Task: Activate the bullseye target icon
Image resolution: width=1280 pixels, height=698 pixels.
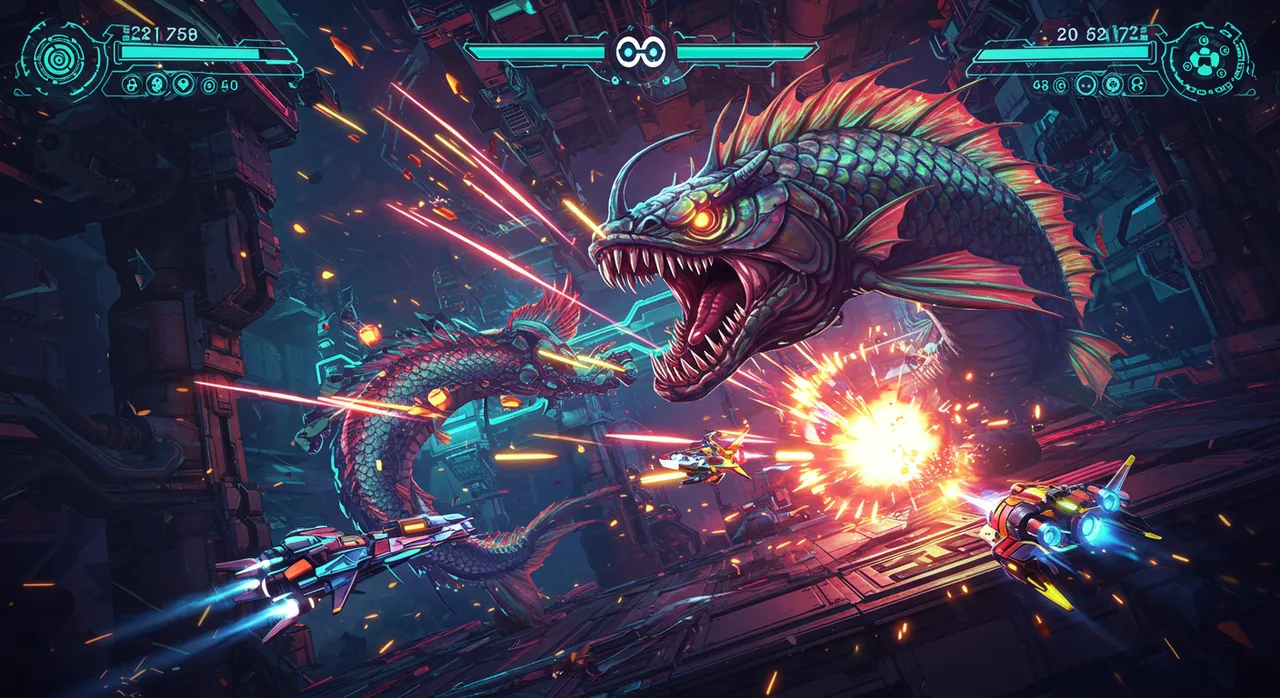Action: click(1113, 84)
